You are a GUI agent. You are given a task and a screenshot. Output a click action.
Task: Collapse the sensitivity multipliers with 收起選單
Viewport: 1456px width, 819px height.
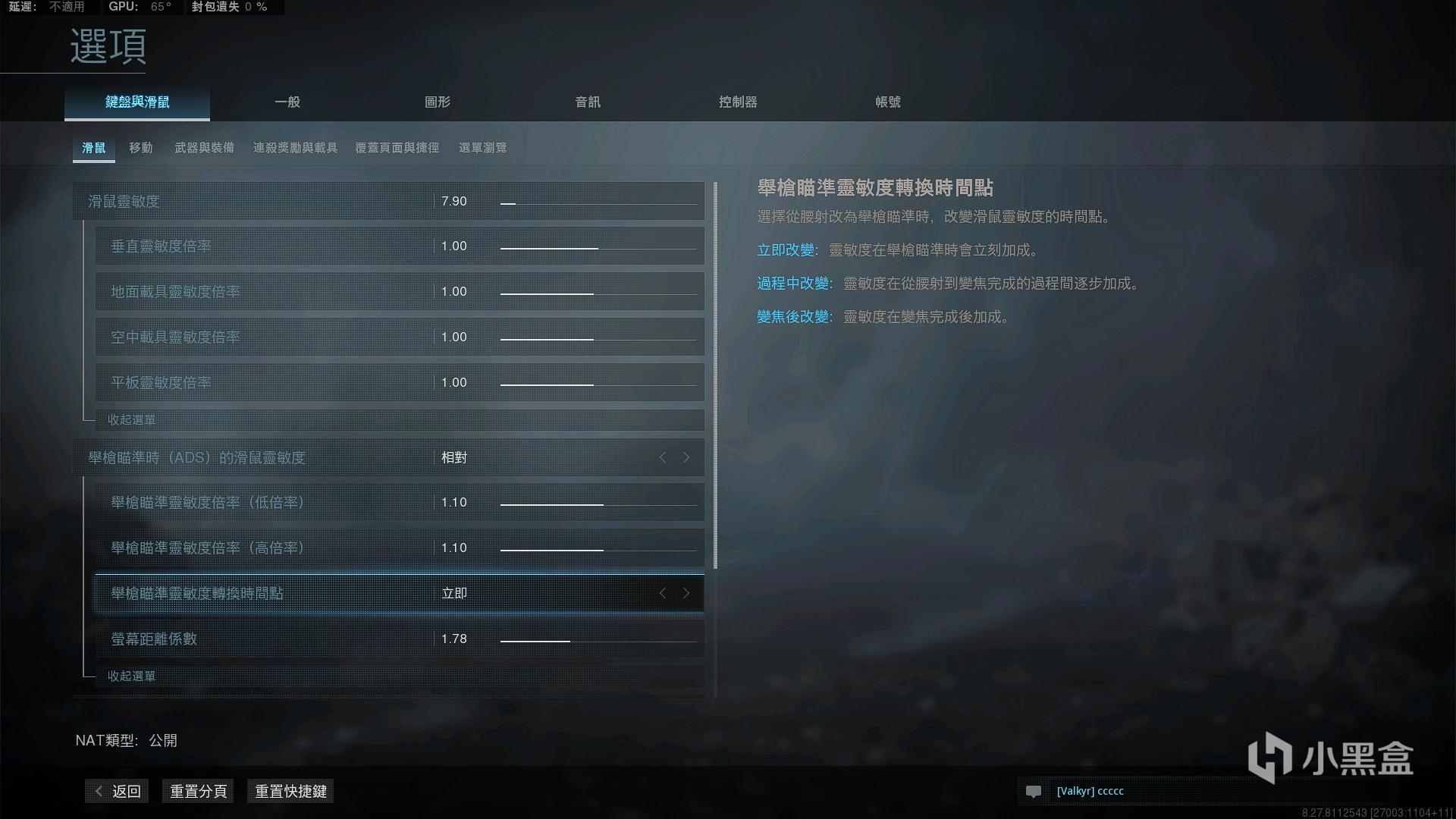click(x=130, y=419)
